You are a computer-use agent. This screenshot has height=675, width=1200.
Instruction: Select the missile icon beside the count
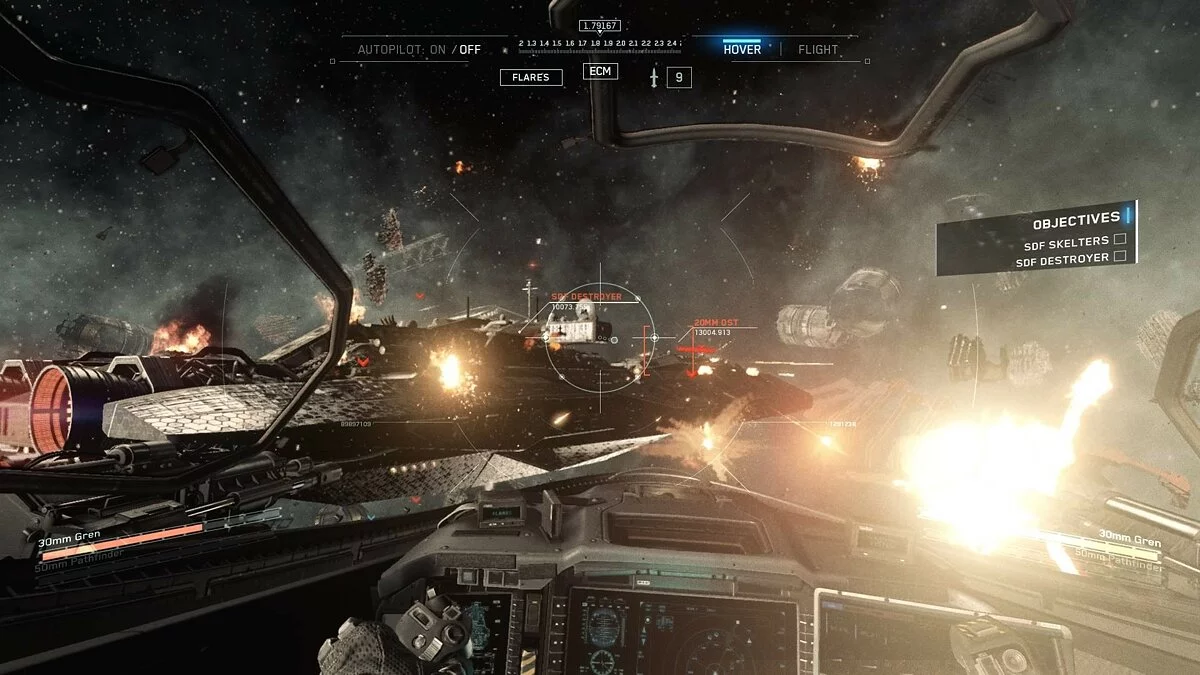(653, 77)
